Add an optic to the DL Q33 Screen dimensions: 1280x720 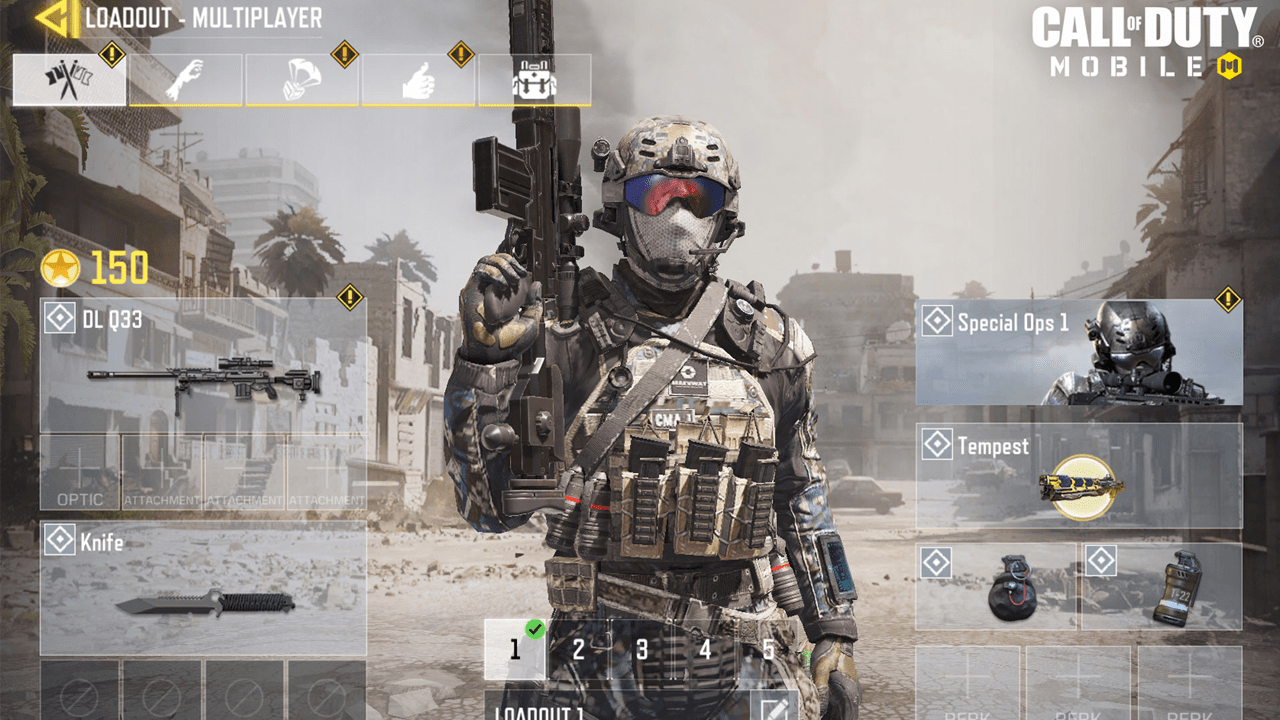point(80,472)
